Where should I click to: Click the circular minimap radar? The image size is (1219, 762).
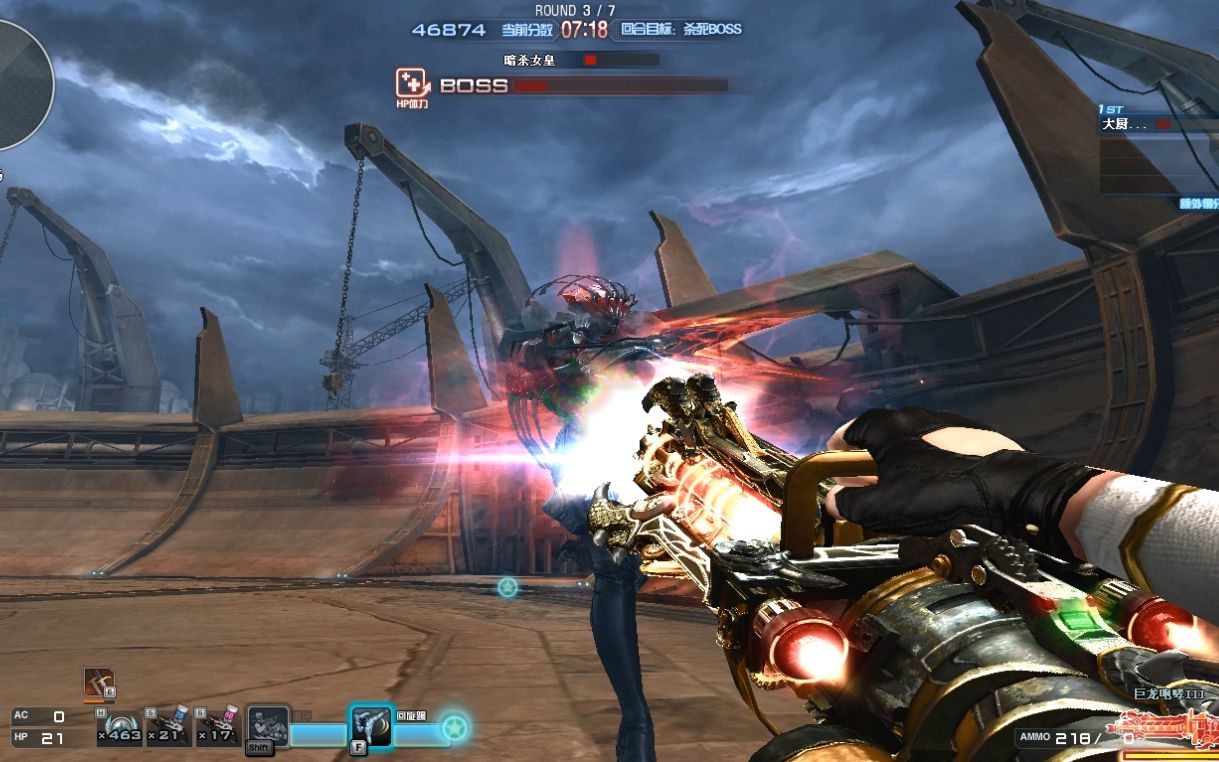point(18,78)
